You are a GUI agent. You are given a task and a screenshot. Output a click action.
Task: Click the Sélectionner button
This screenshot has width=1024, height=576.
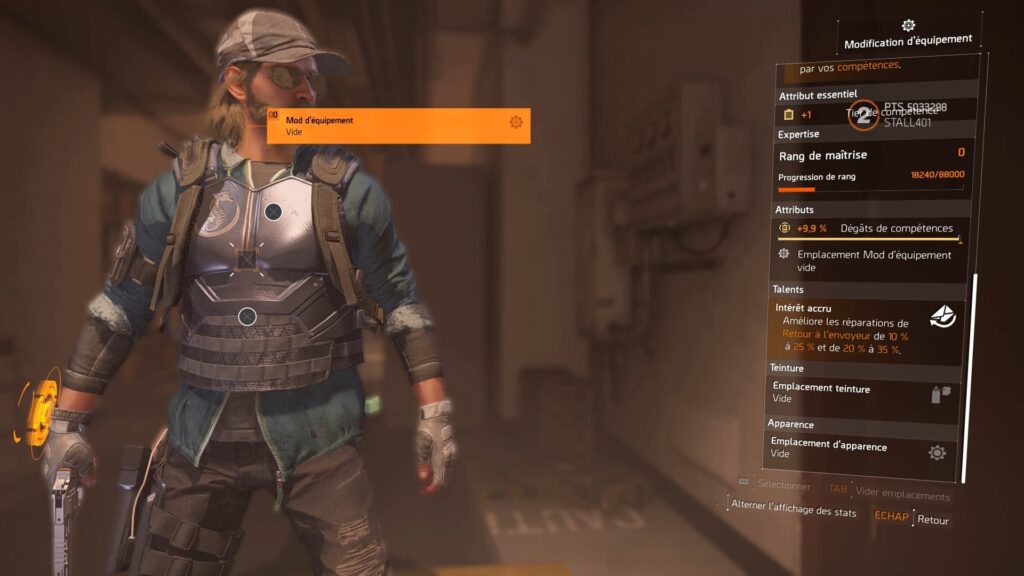783,485
